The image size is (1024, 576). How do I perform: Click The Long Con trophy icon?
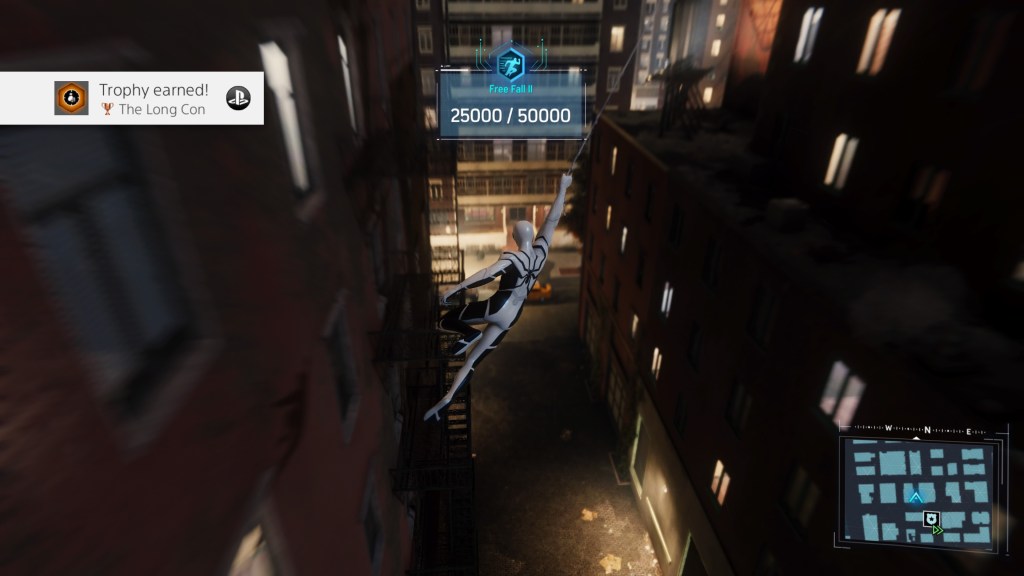(71, 98)
